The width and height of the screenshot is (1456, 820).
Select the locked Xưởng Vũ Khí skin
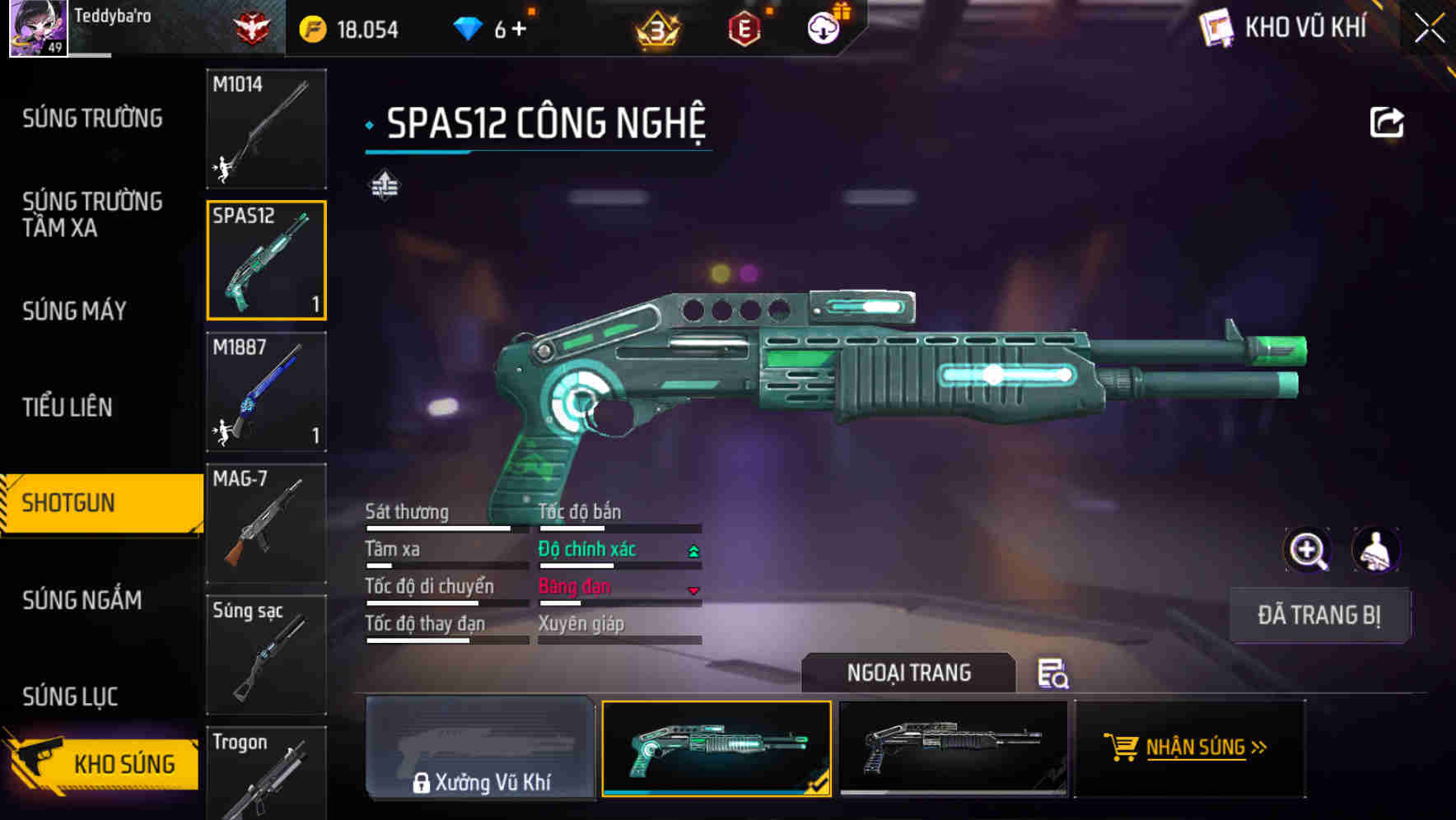pos(480,748)
